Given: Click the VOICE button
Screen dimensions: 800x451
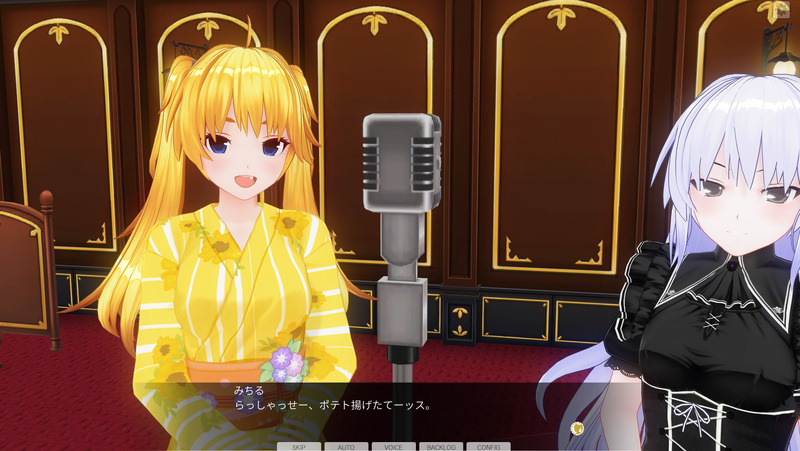Looking at the screenshot, I should click(x=394, y=446).
